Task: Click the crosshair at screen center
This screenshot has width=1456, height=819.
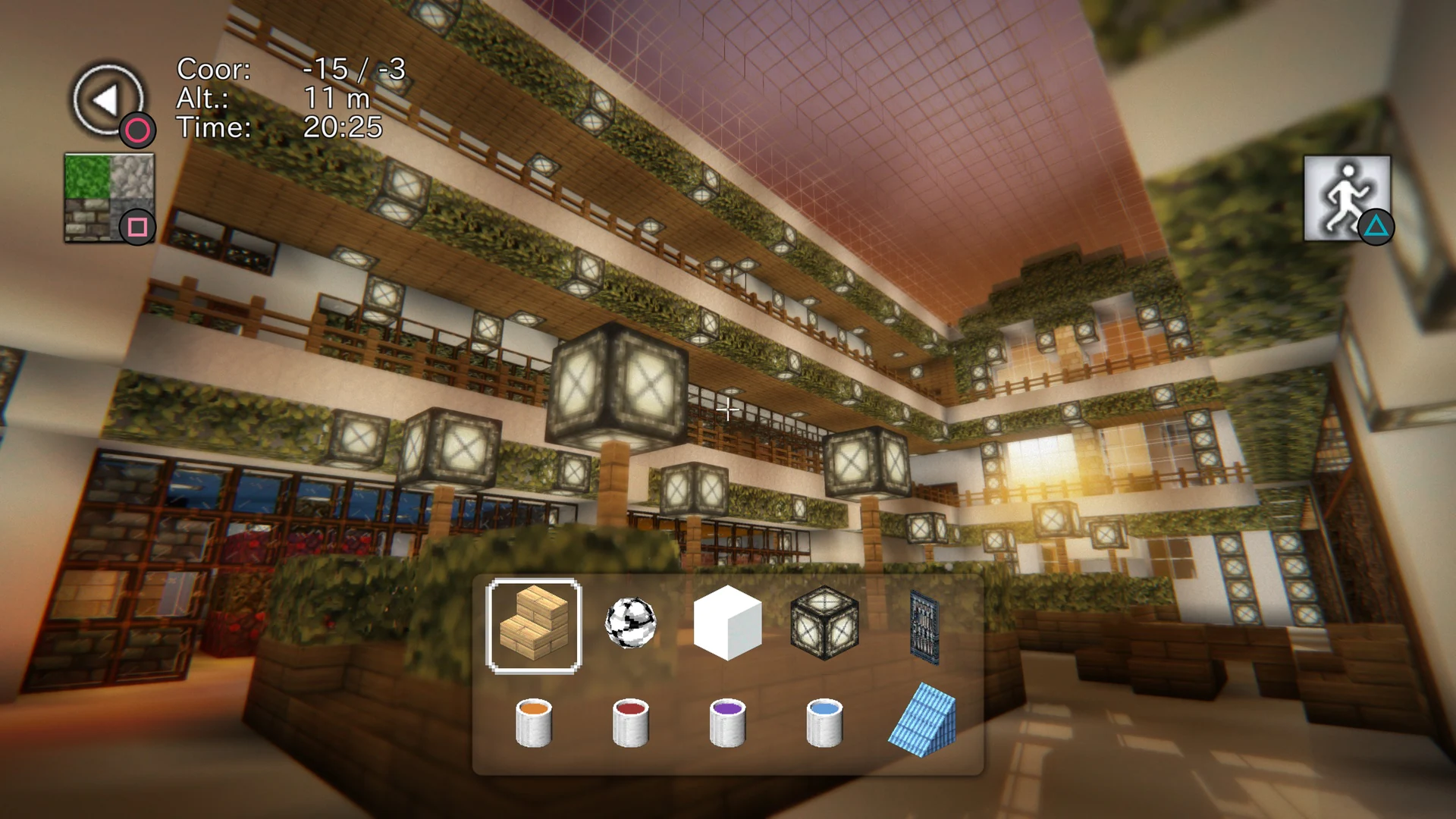Action: pos(727,410)
